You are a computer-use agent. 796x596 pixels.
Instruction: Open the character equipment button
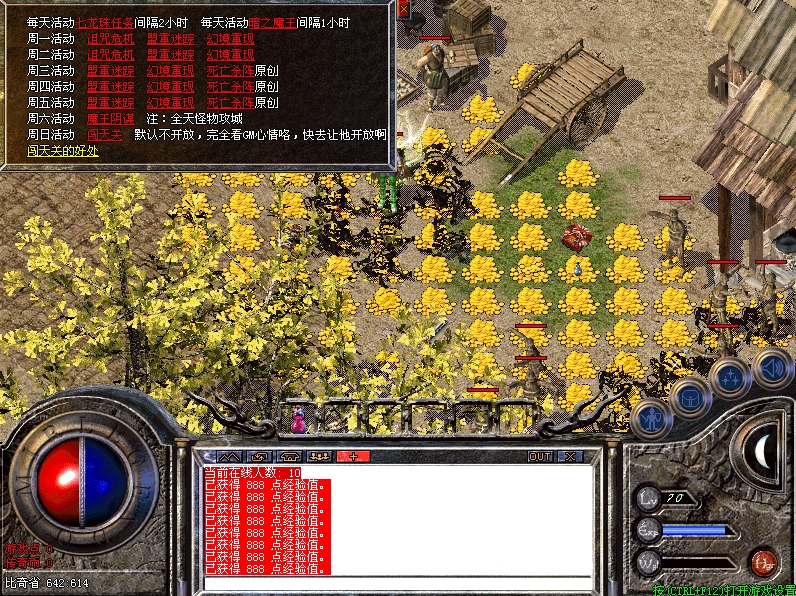click(x=652, y=418)
